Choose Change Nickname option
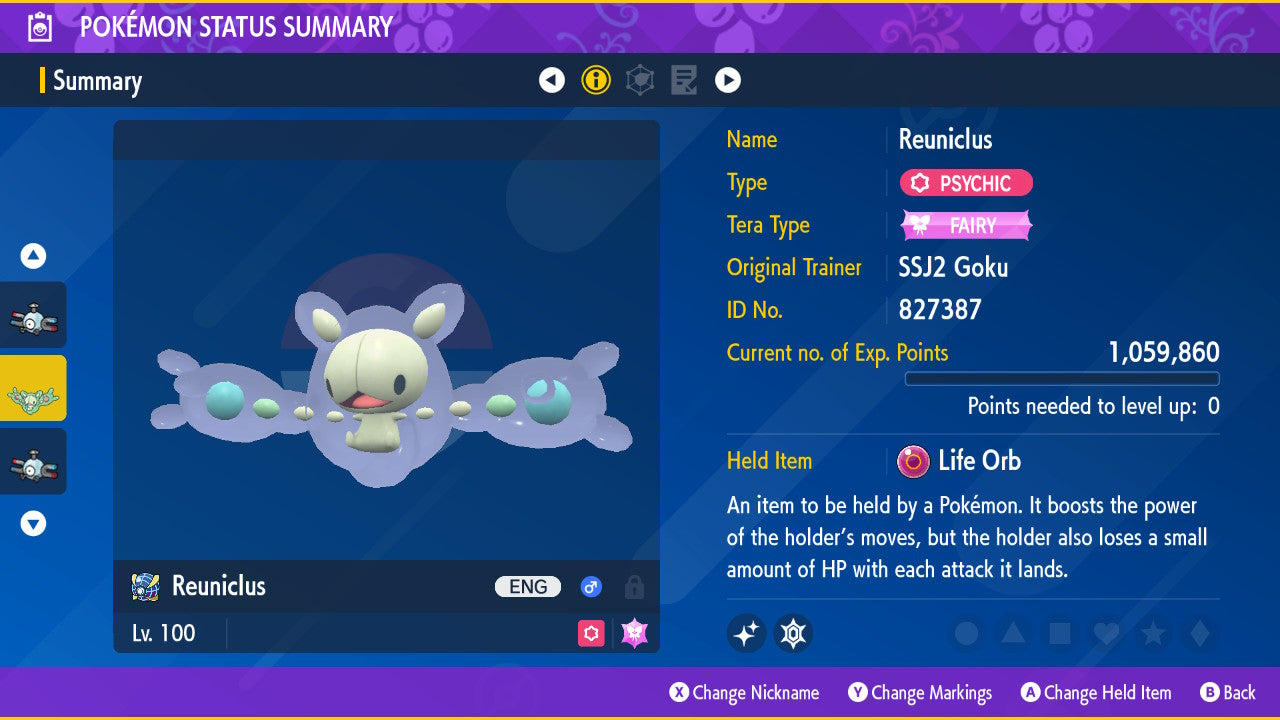The image size is (1280, 720). click(745, 692)
